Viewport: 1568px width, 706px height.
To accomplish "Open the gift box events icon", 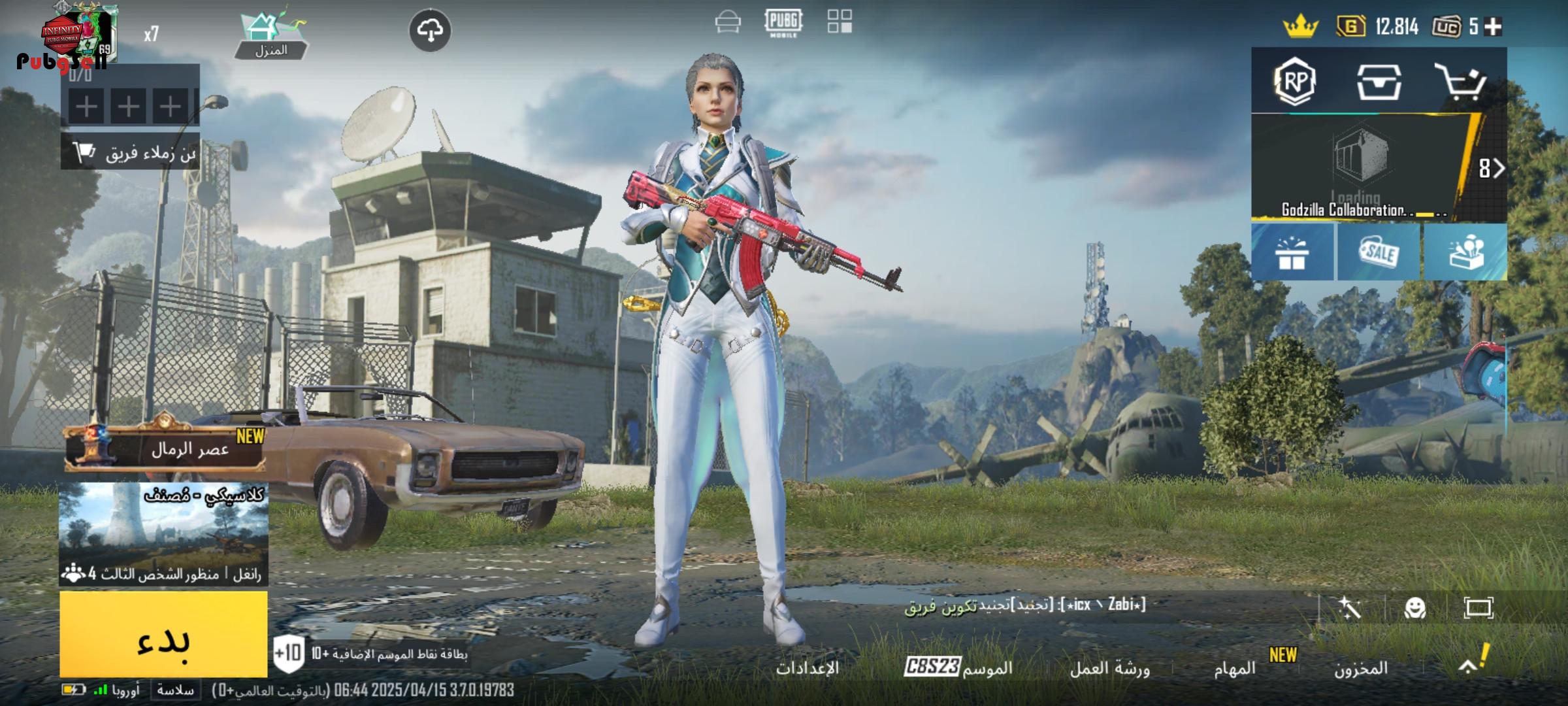I will (x=1292, y=253).
